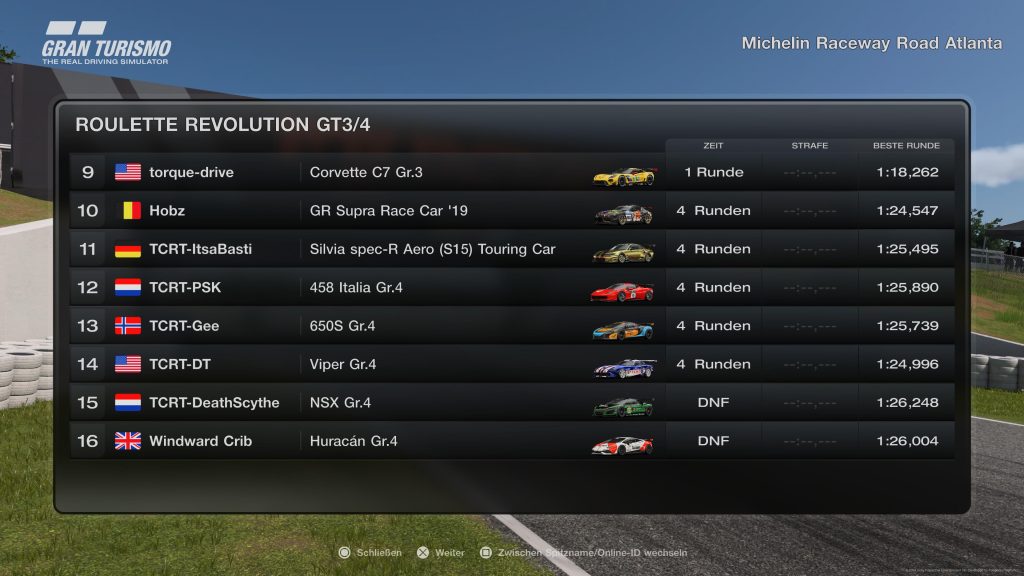Click the TCRT-PSK 458 Italia row
This screenshot has height=576, width=1024.
511,288
